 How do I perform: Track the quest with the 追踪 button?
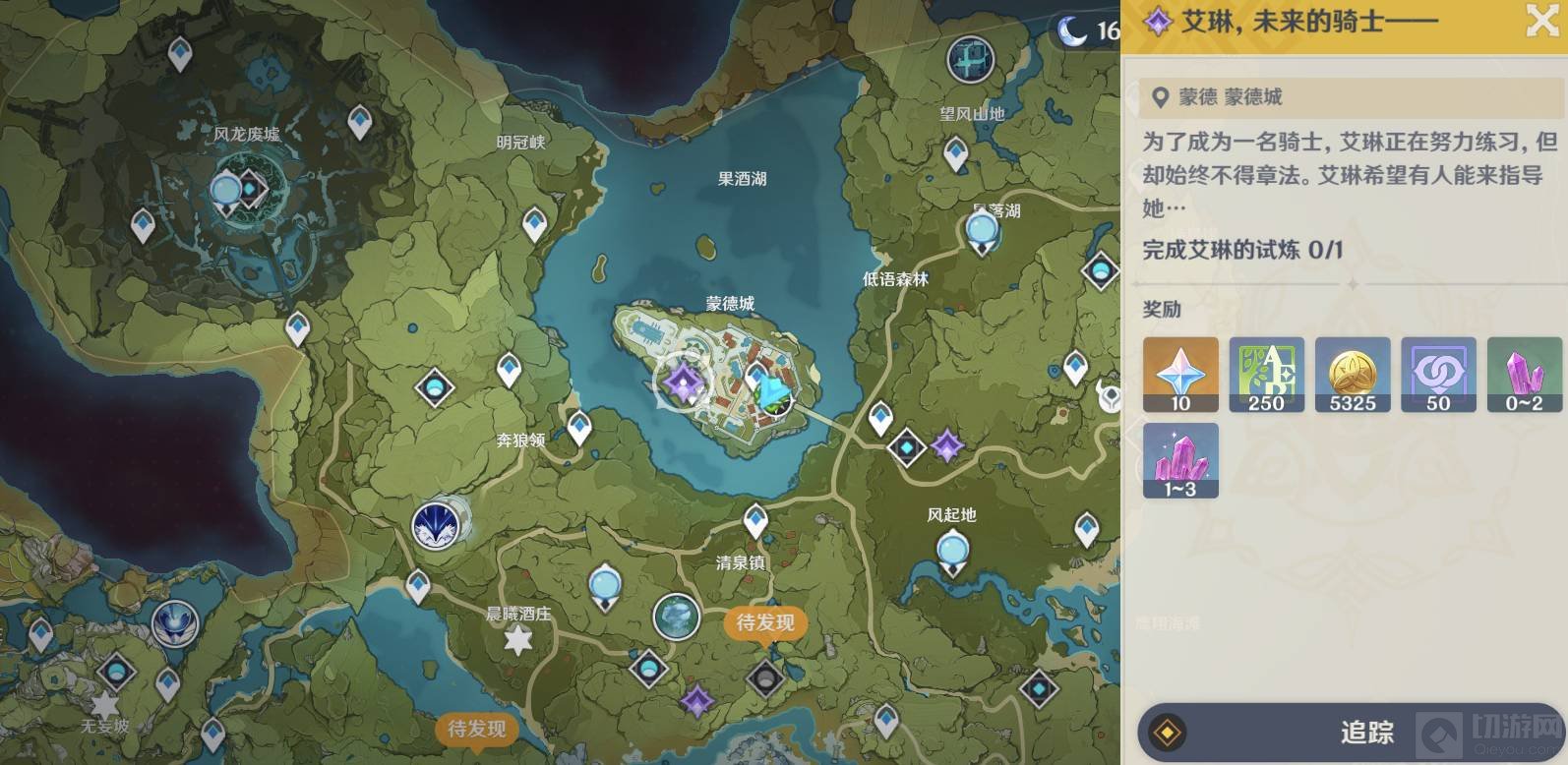1348,733
